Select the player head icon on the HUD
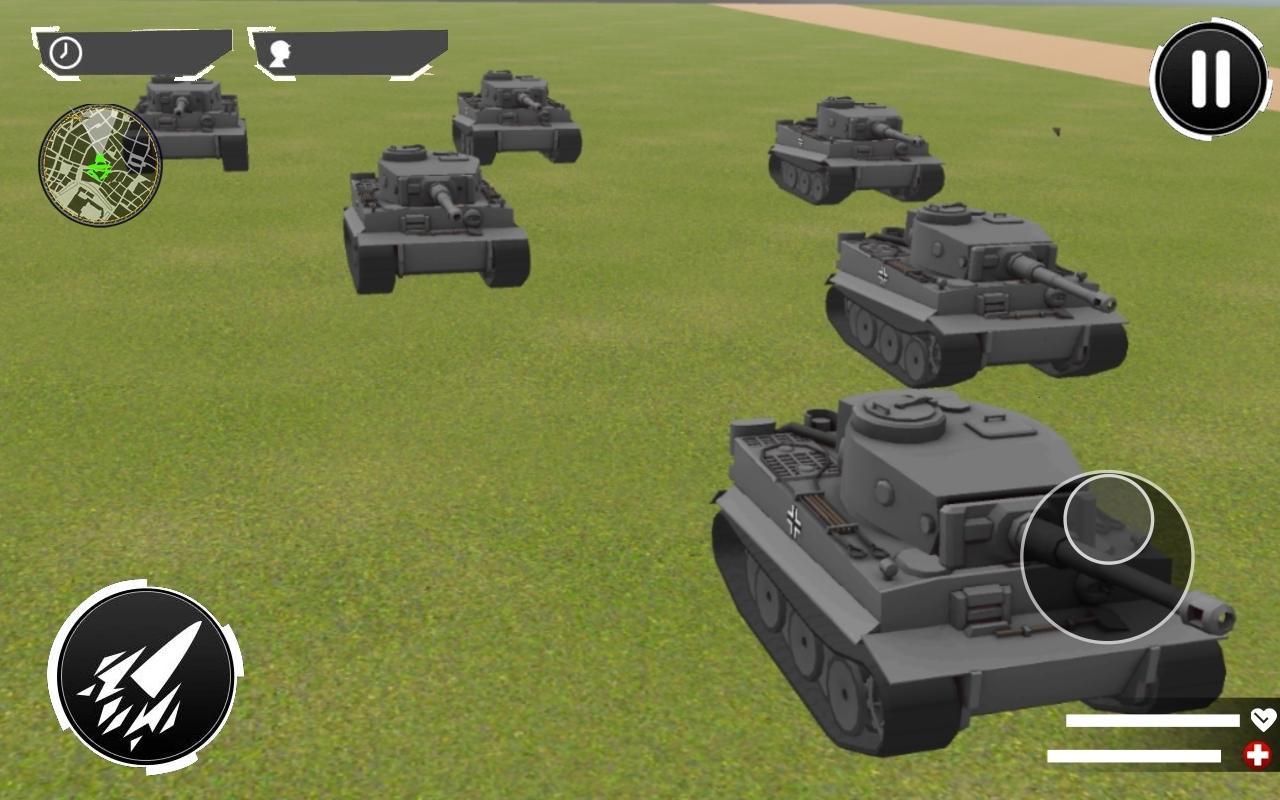 281,53
